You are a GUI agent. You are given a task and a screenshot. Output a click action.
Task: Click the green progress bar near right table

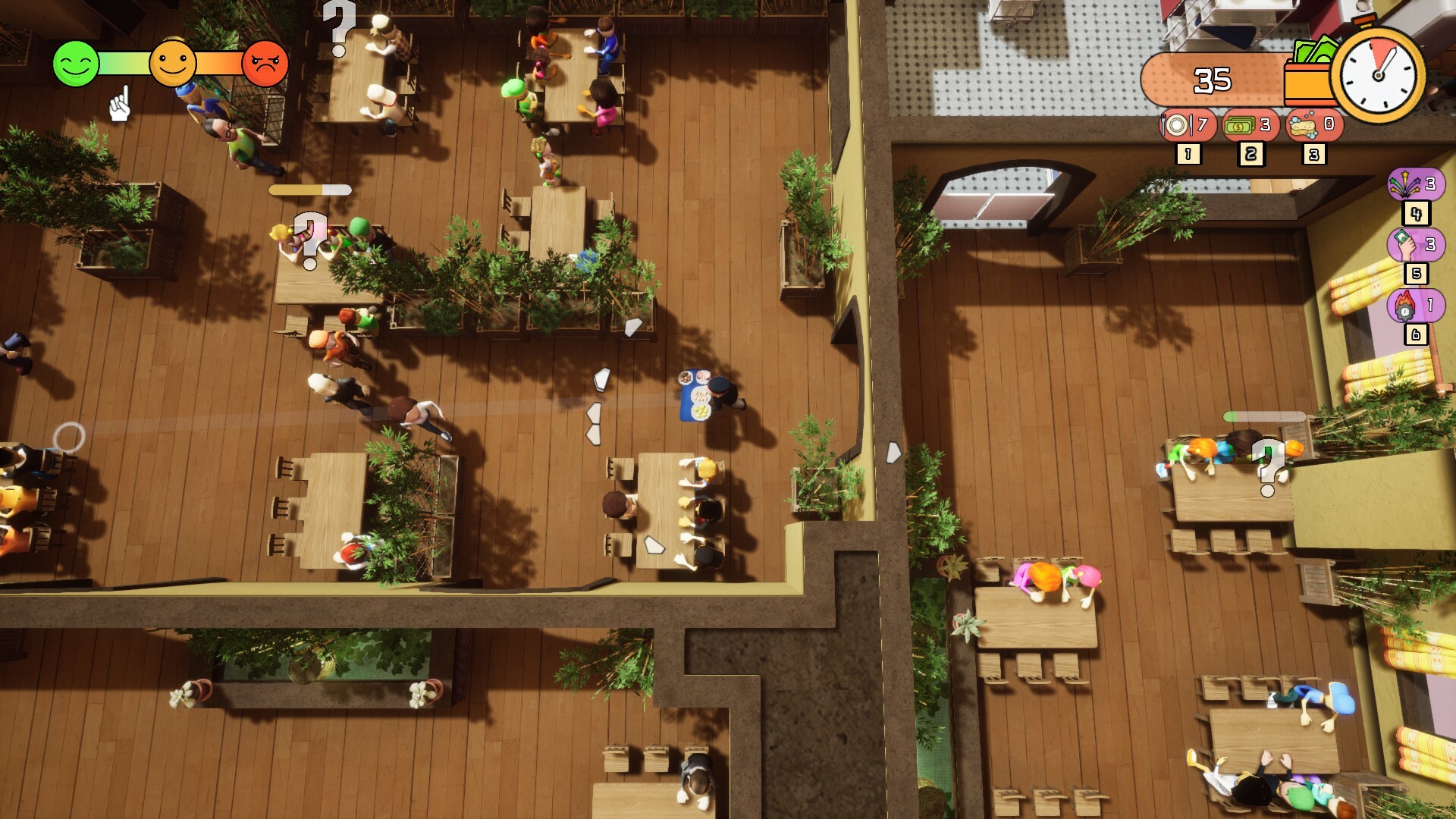[1263, 417]
